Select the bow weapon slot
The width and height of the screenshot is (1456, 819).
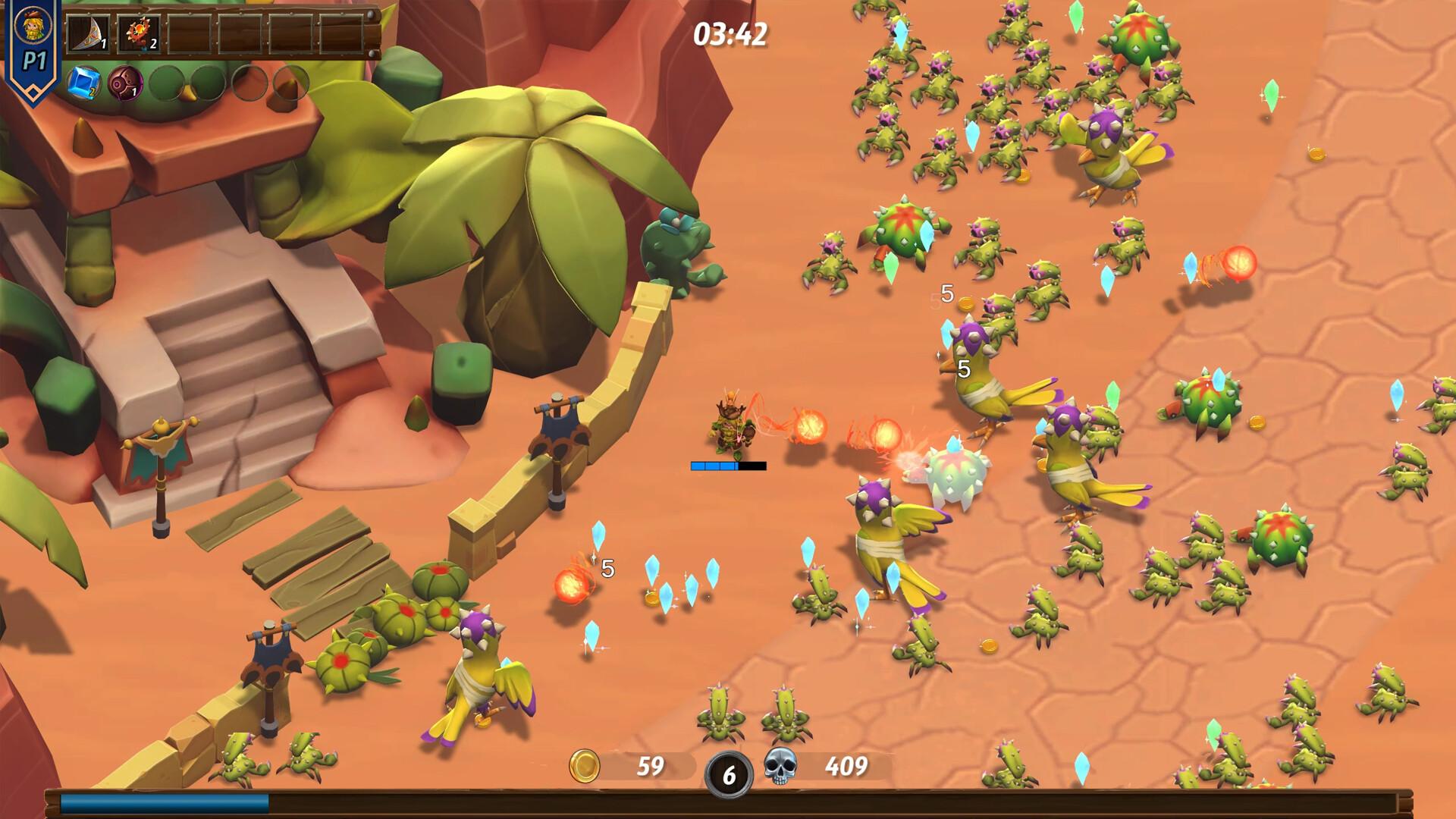click(89, 34)
